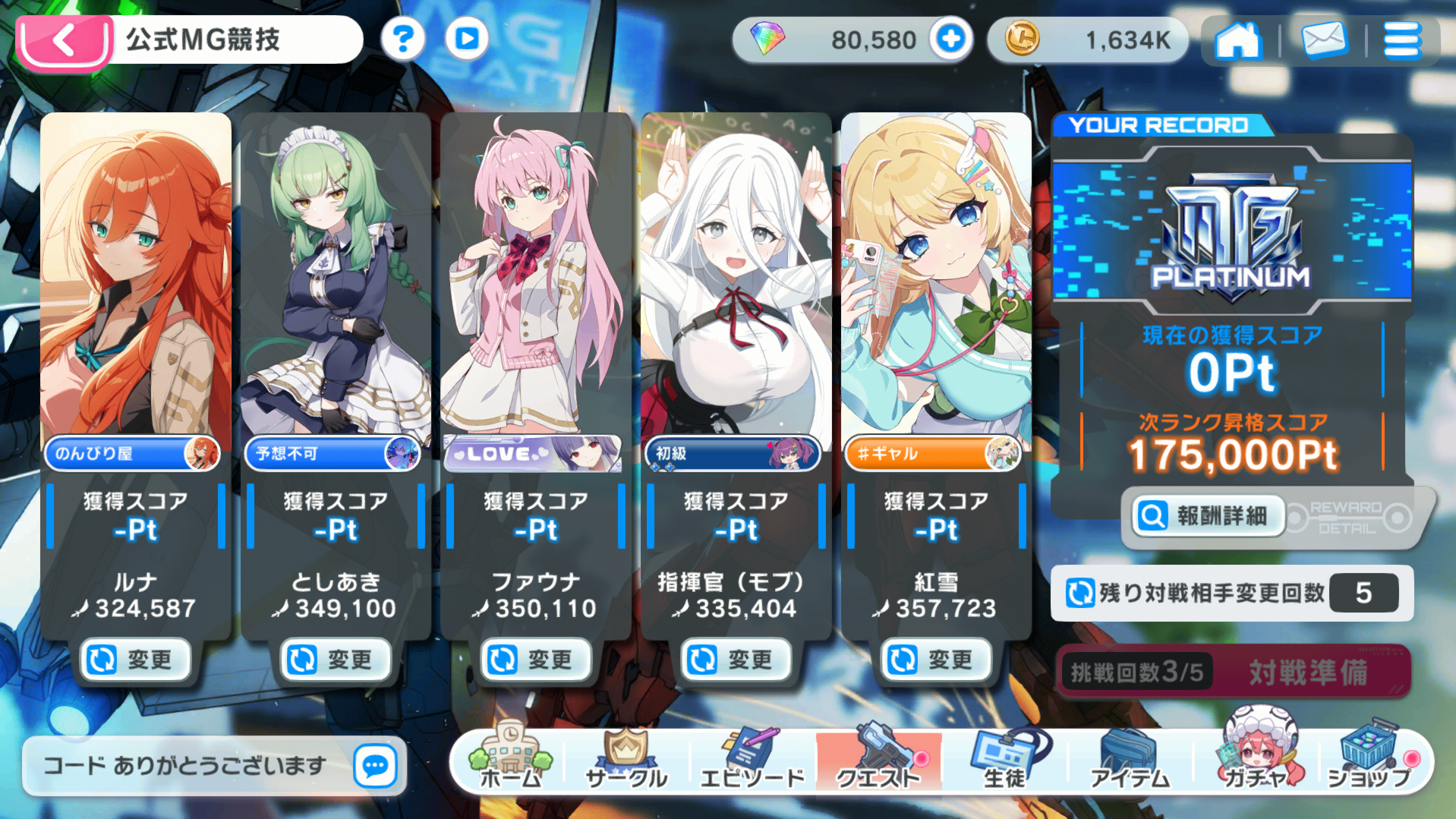Play the tutorial video icon
This screenshot has height=819, width=1456.
[466, 39]
